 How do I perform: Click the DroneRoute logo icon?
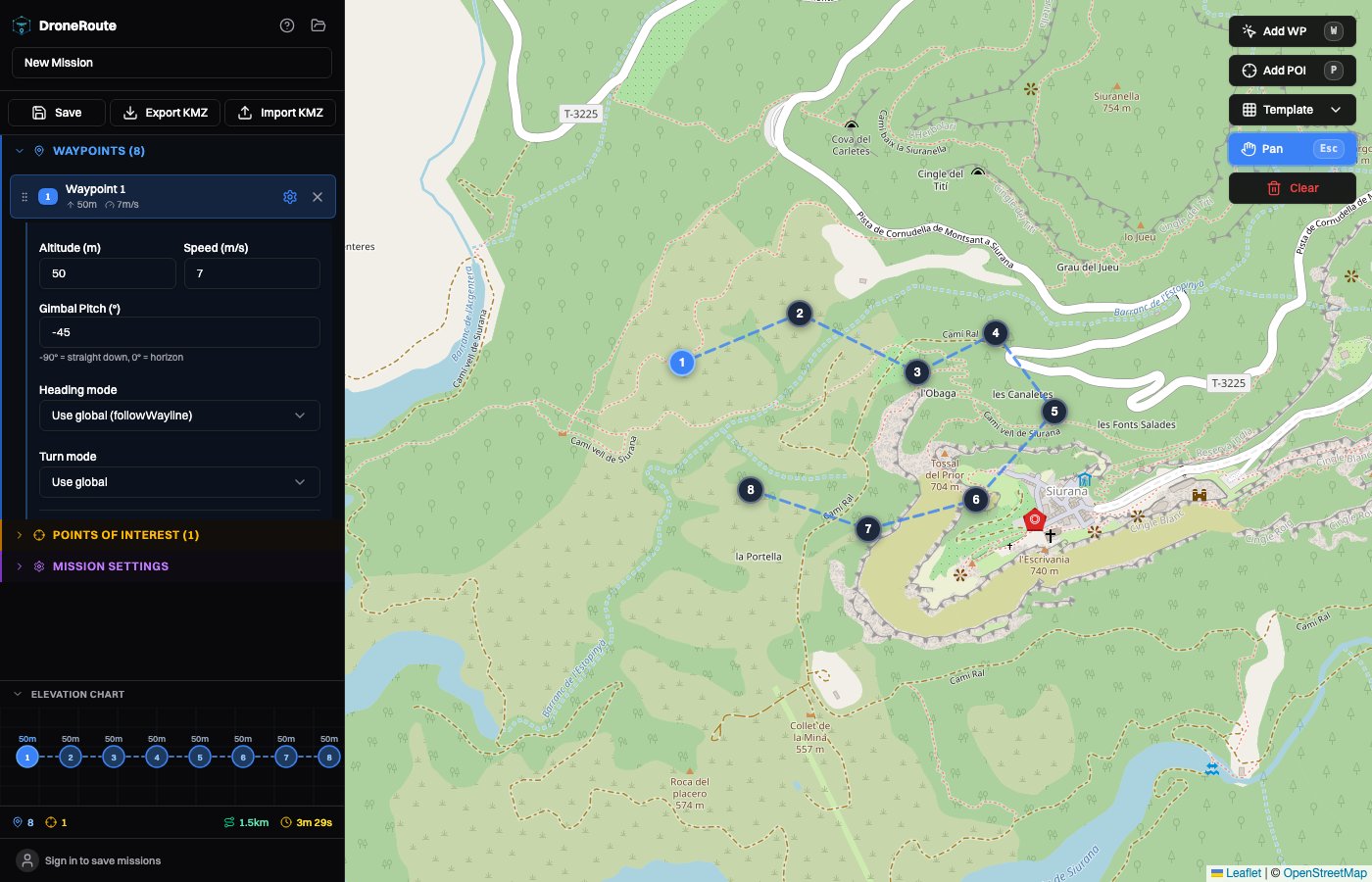(x=21, y=25)
